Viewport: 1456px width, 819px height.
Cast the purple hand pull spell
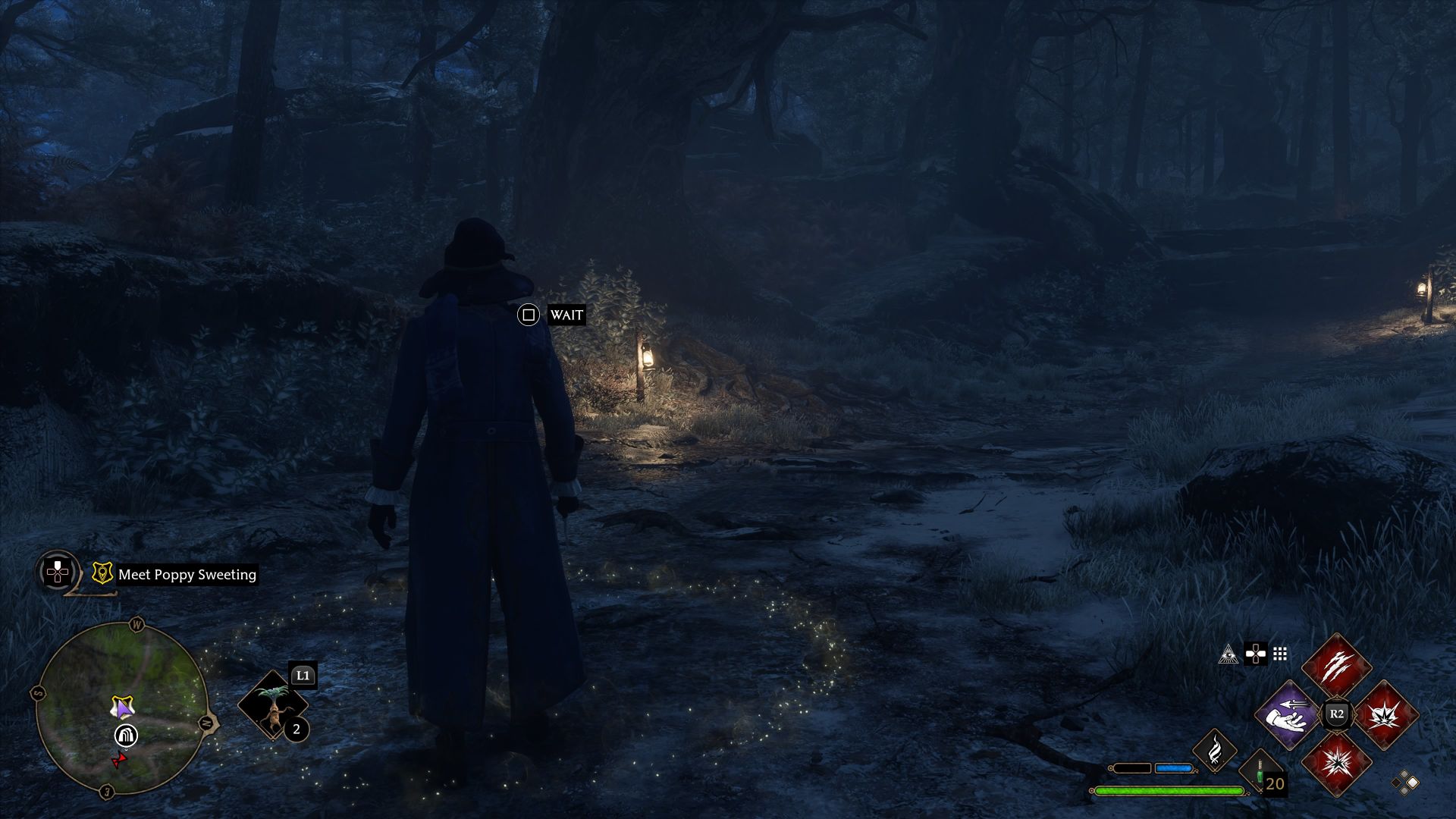(x=1288, y=714)
